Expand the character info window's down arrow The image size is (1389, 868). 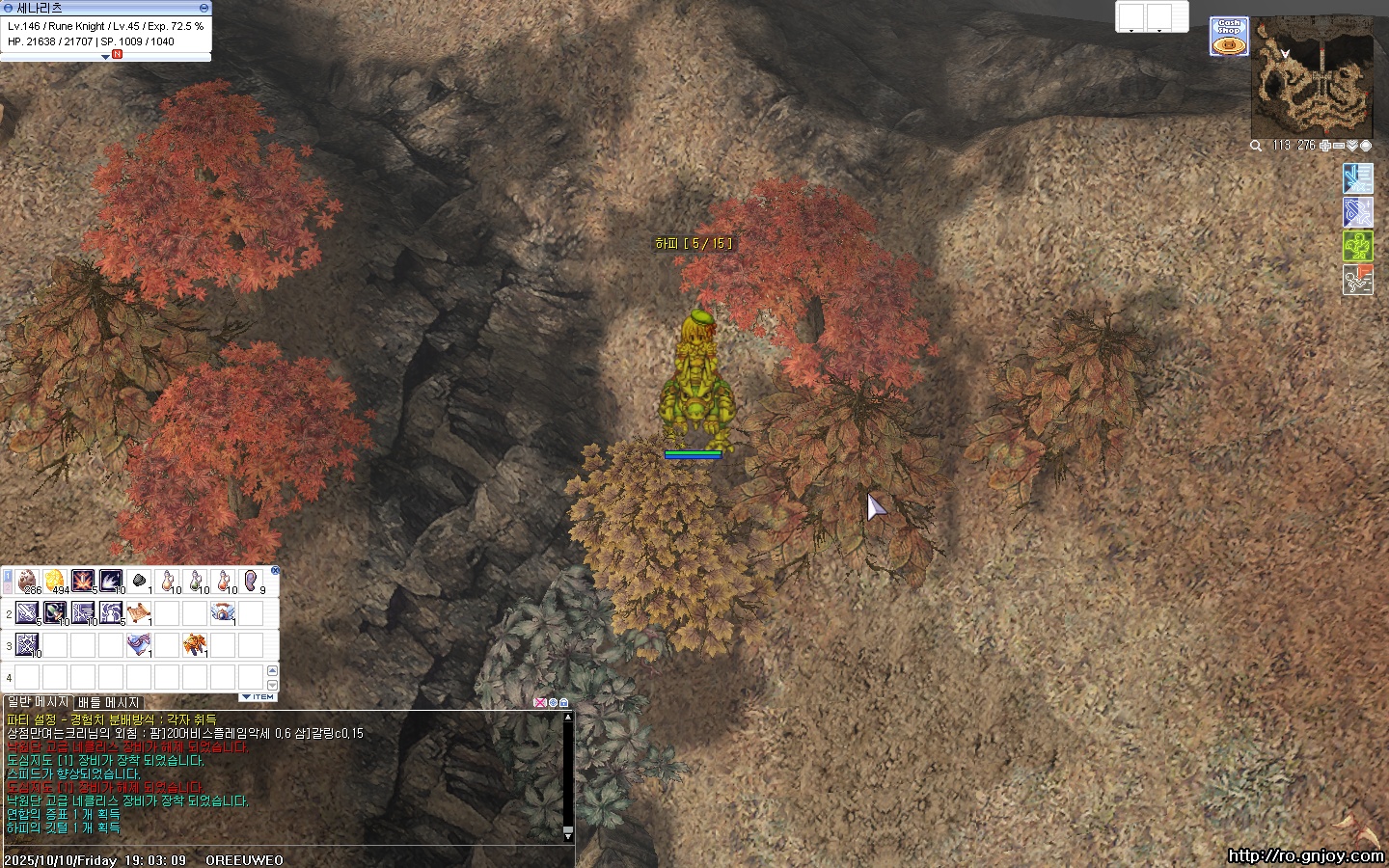(105, 57)
